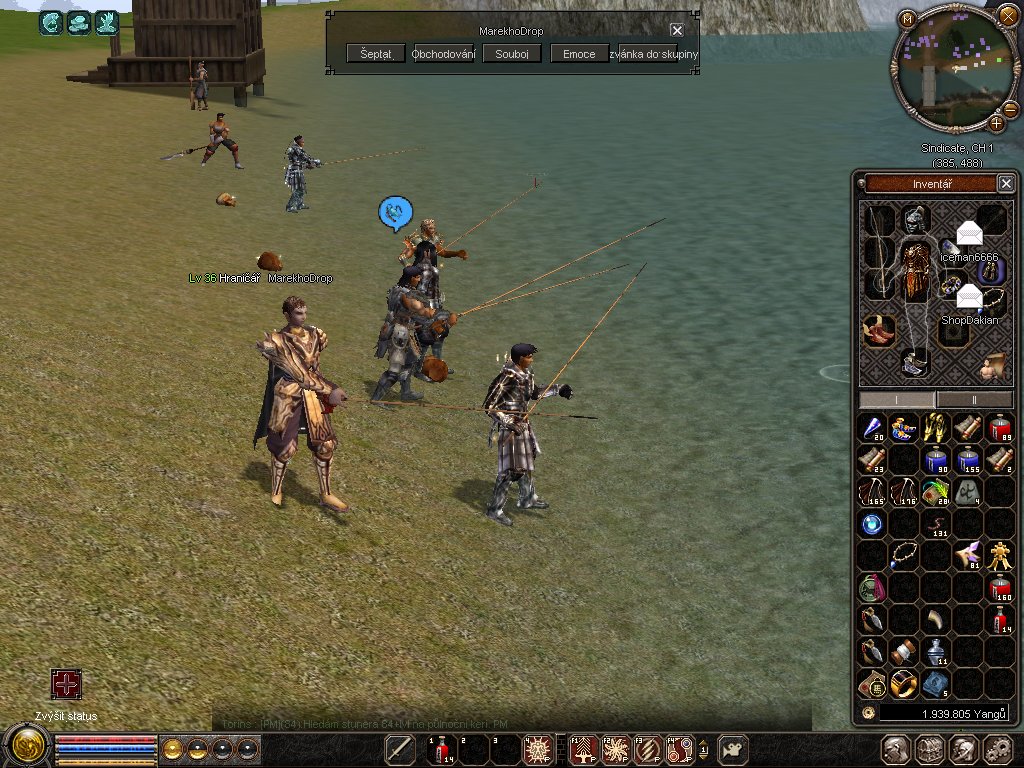Click the Šeptat whisper button

[376, 54]
